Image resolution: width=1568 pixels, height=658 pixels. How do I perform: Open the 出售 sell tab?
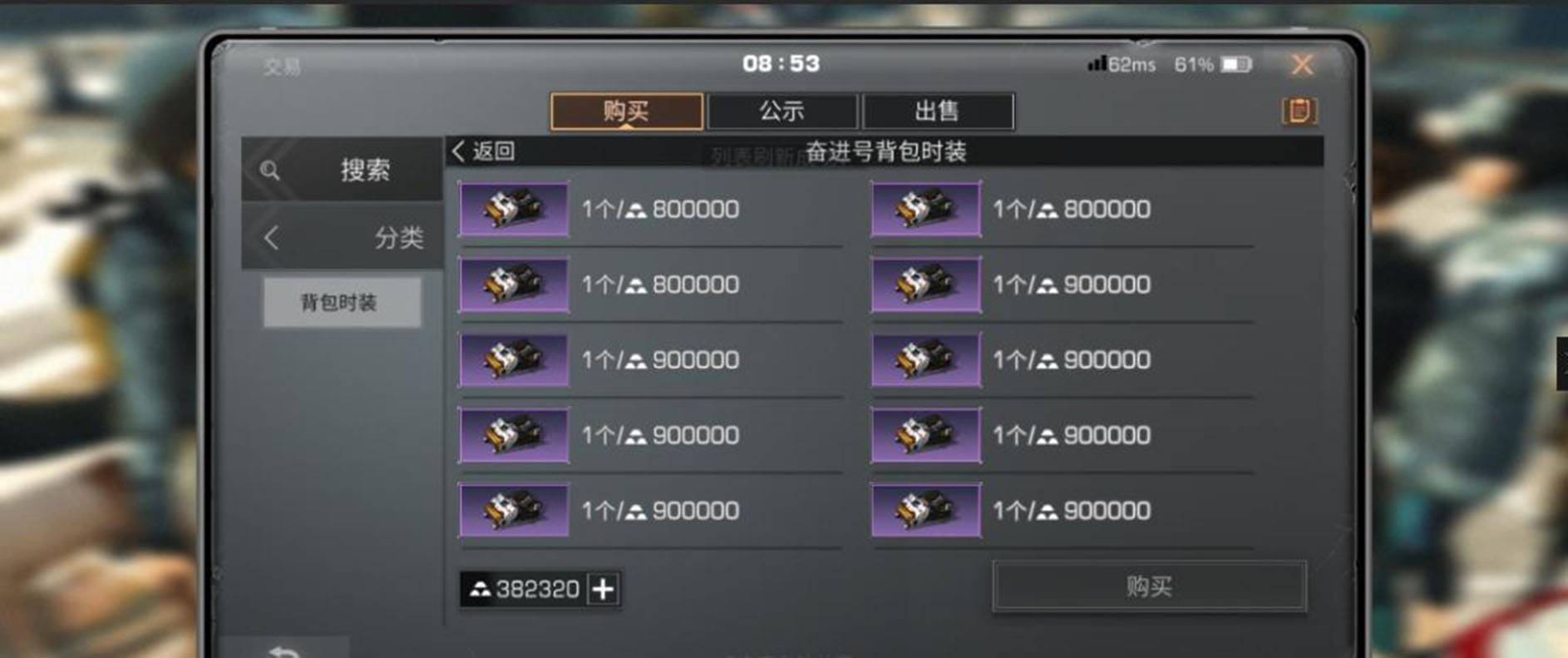[x=939, y=111]
